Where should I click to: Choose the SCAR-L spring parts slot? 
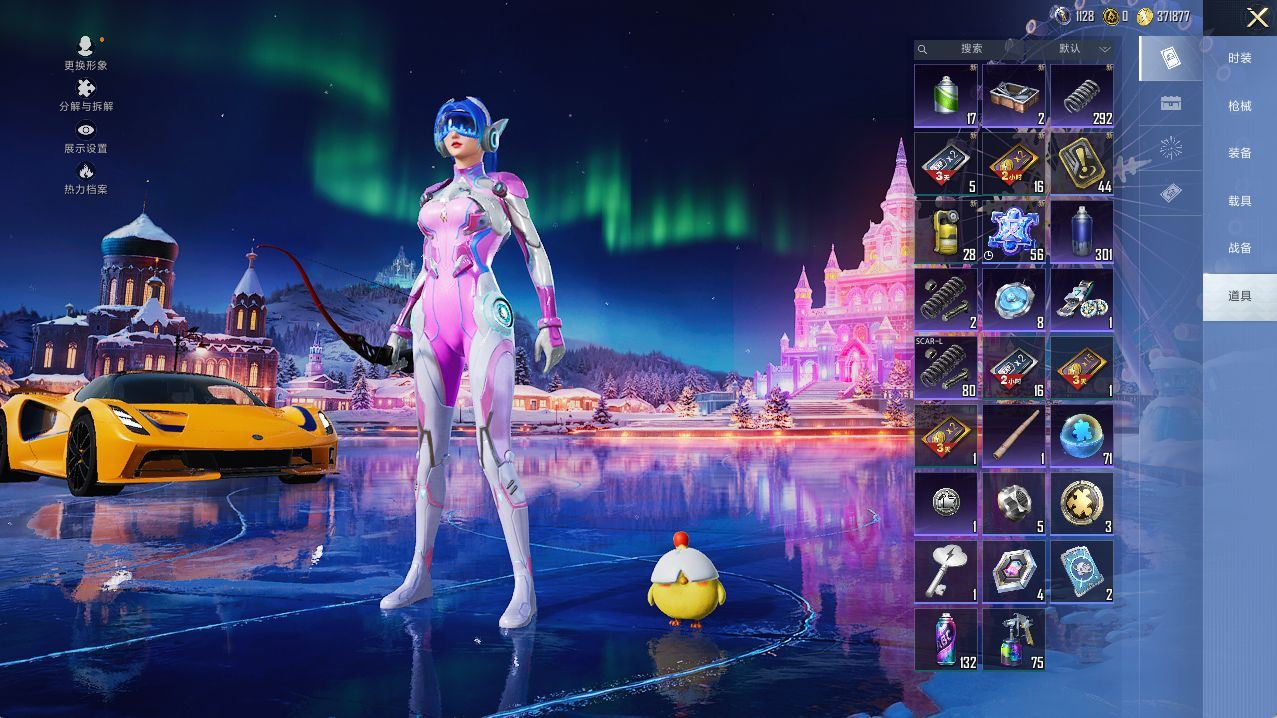(x=946, y=367)
